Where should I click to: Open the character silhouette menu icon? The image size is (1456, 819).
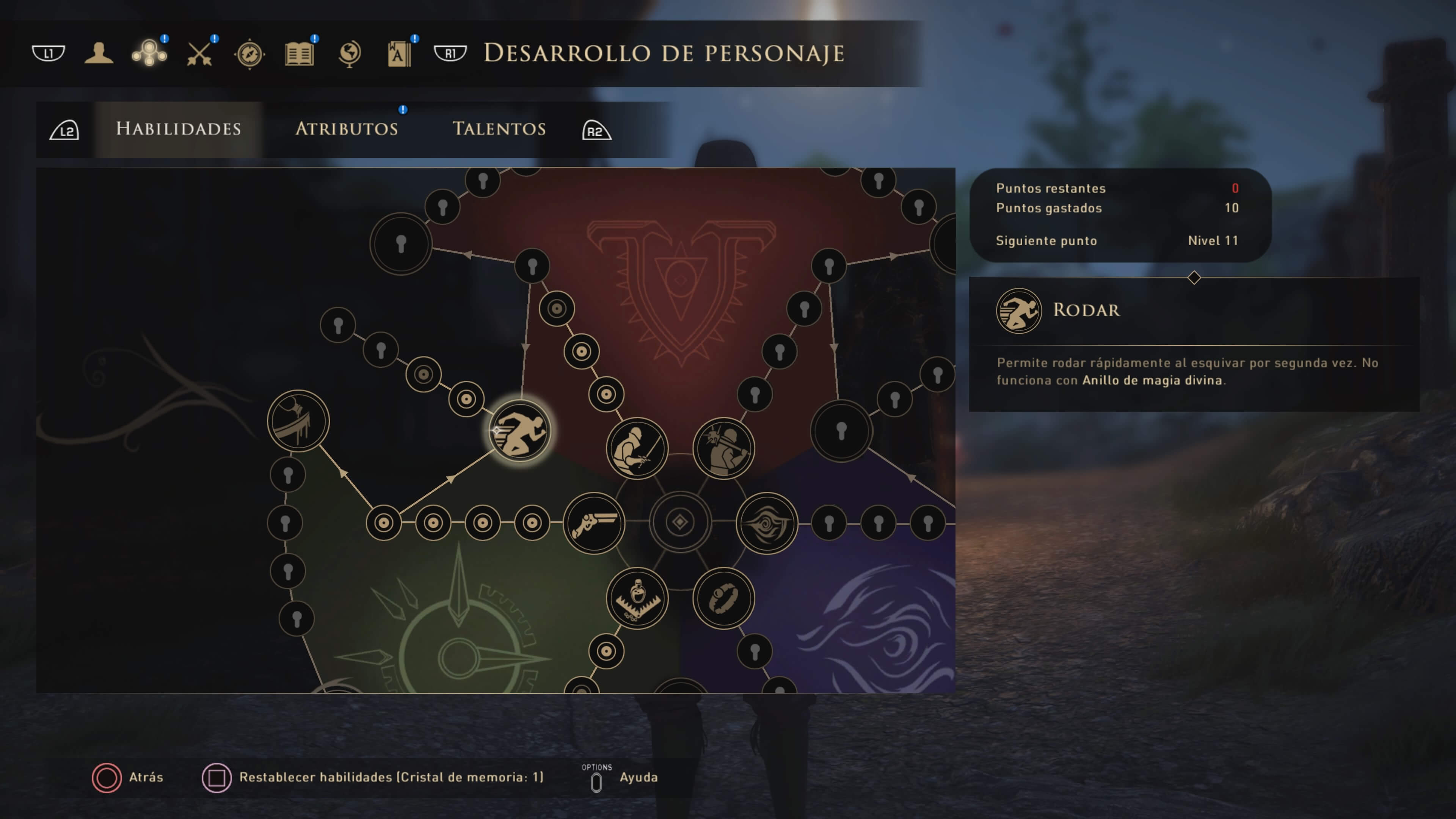(99, 54)
